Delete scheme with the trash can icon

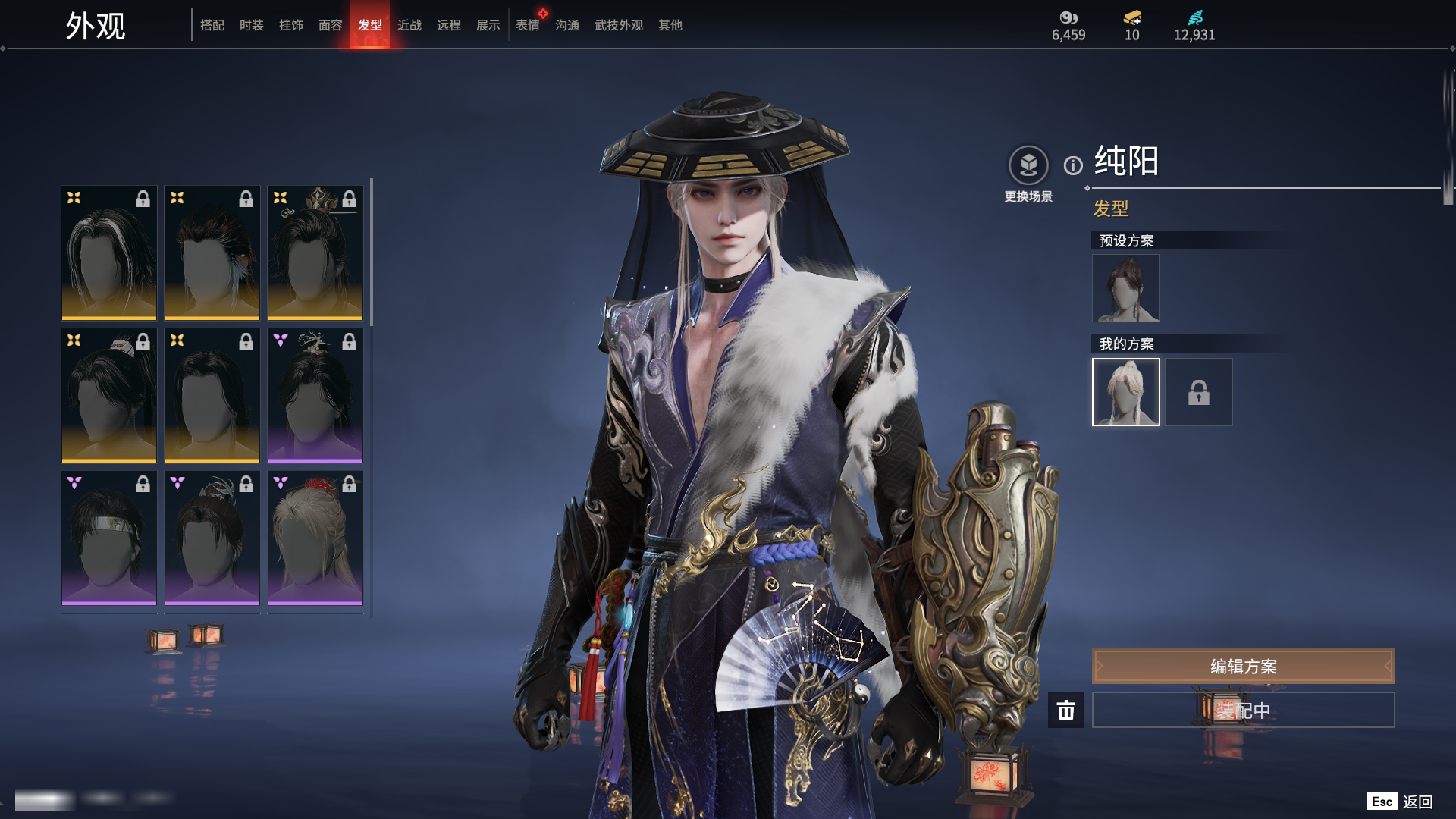point(1066,710)
